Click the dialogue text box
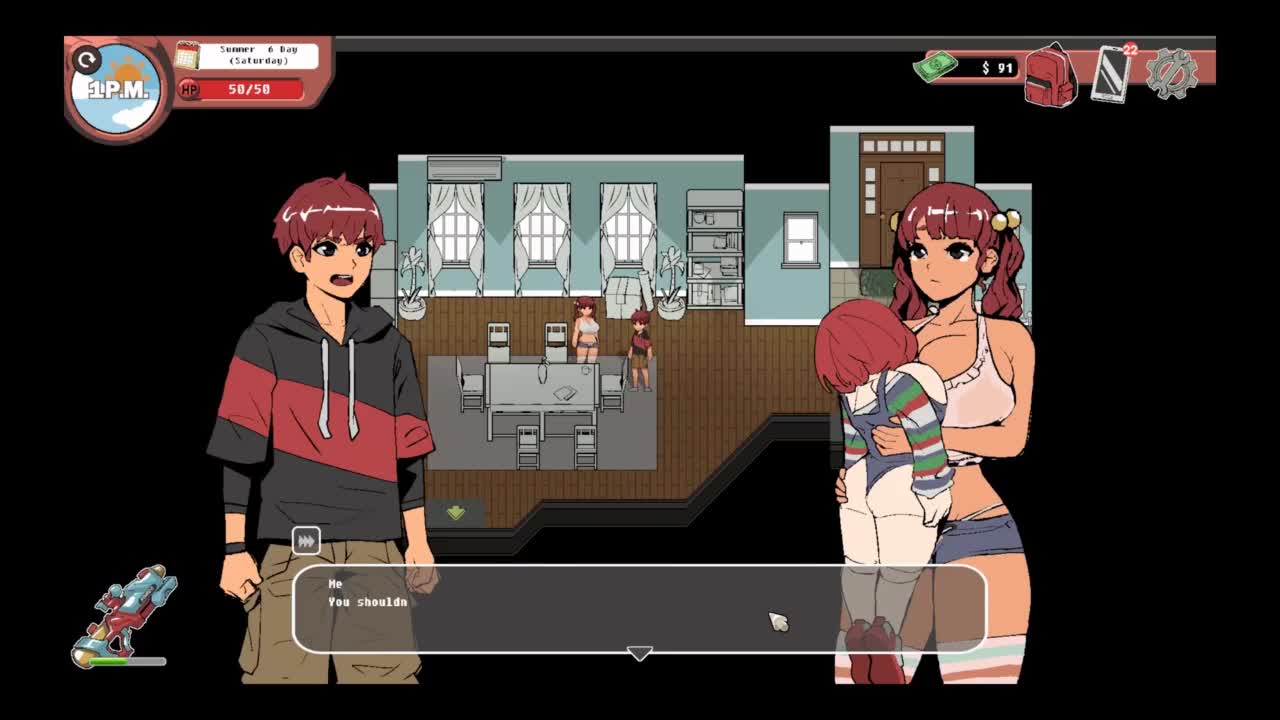Image resolution: width=1280 pixels, height=720 pixels. point(640,608)
